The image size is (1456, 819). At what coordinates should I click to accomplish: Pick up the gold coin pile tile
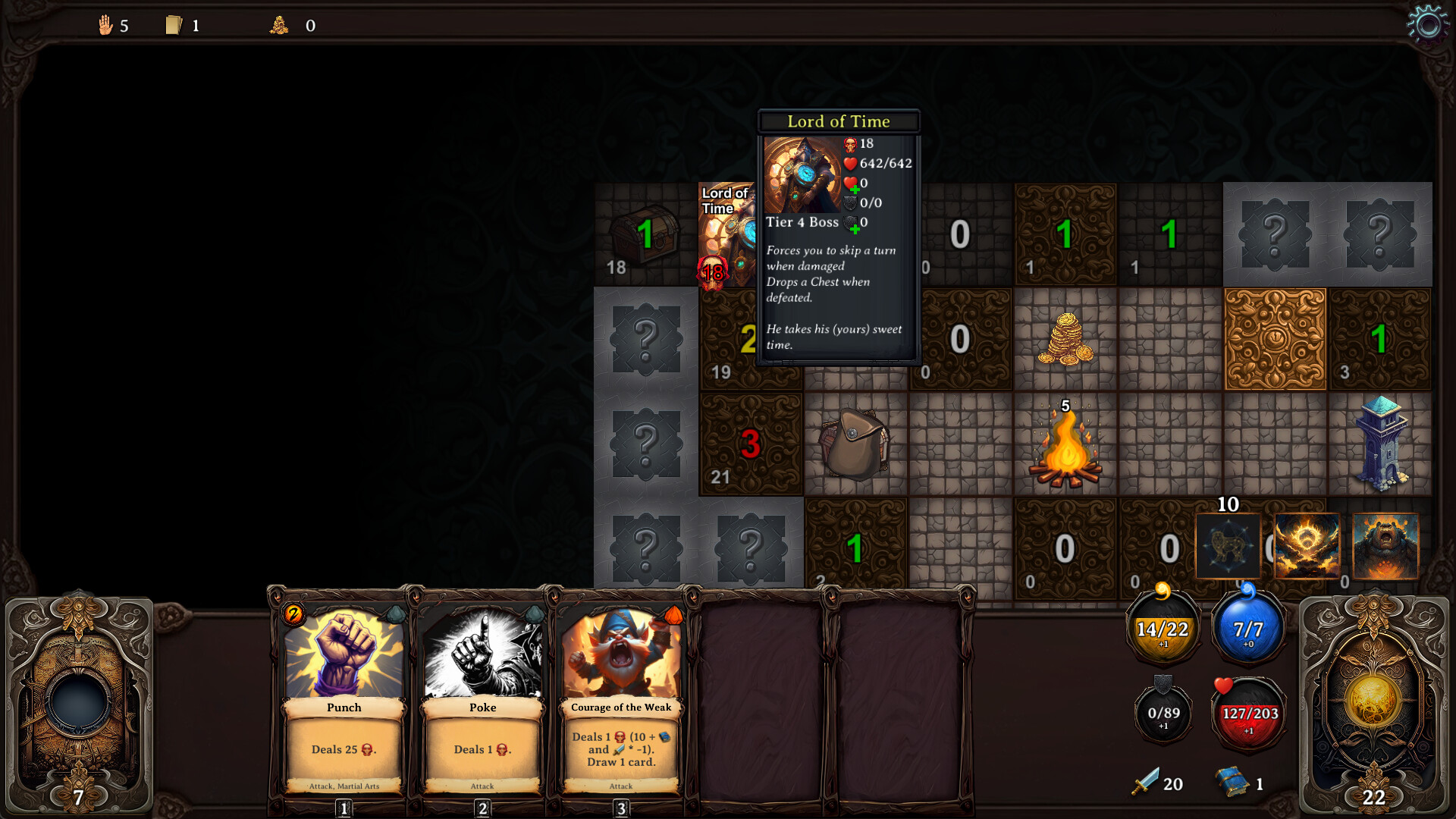pyautogui.click(x=1065, y=339)
